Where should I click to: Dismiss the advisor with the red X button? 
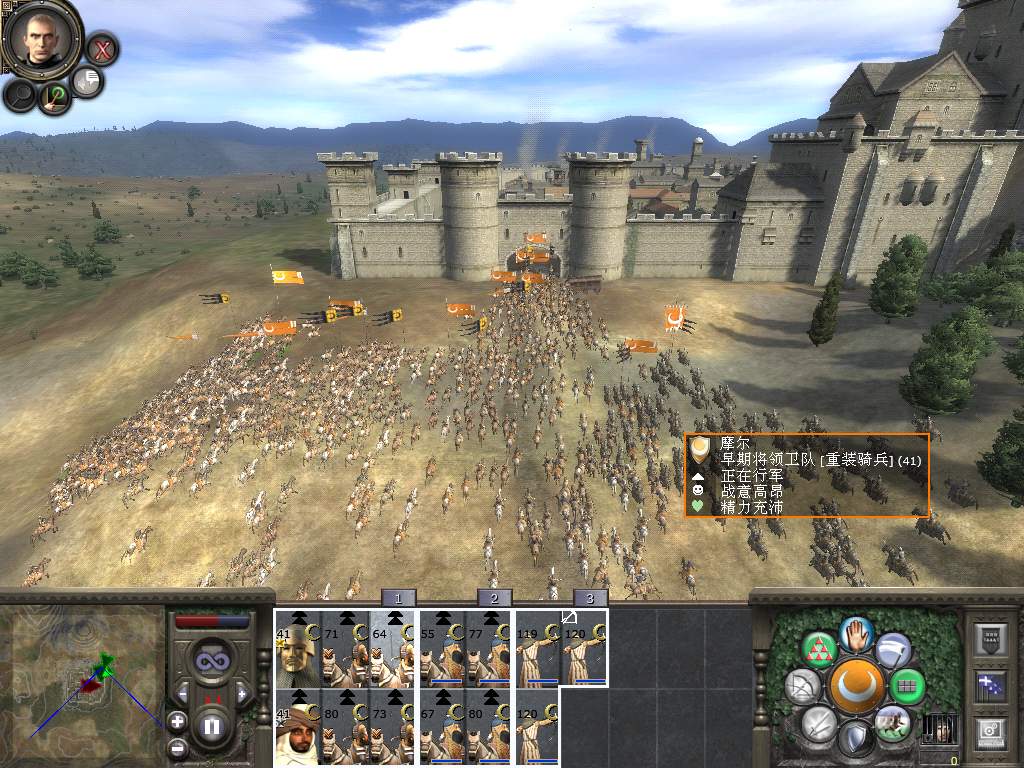pyautogui.click(x=101, y=48)
